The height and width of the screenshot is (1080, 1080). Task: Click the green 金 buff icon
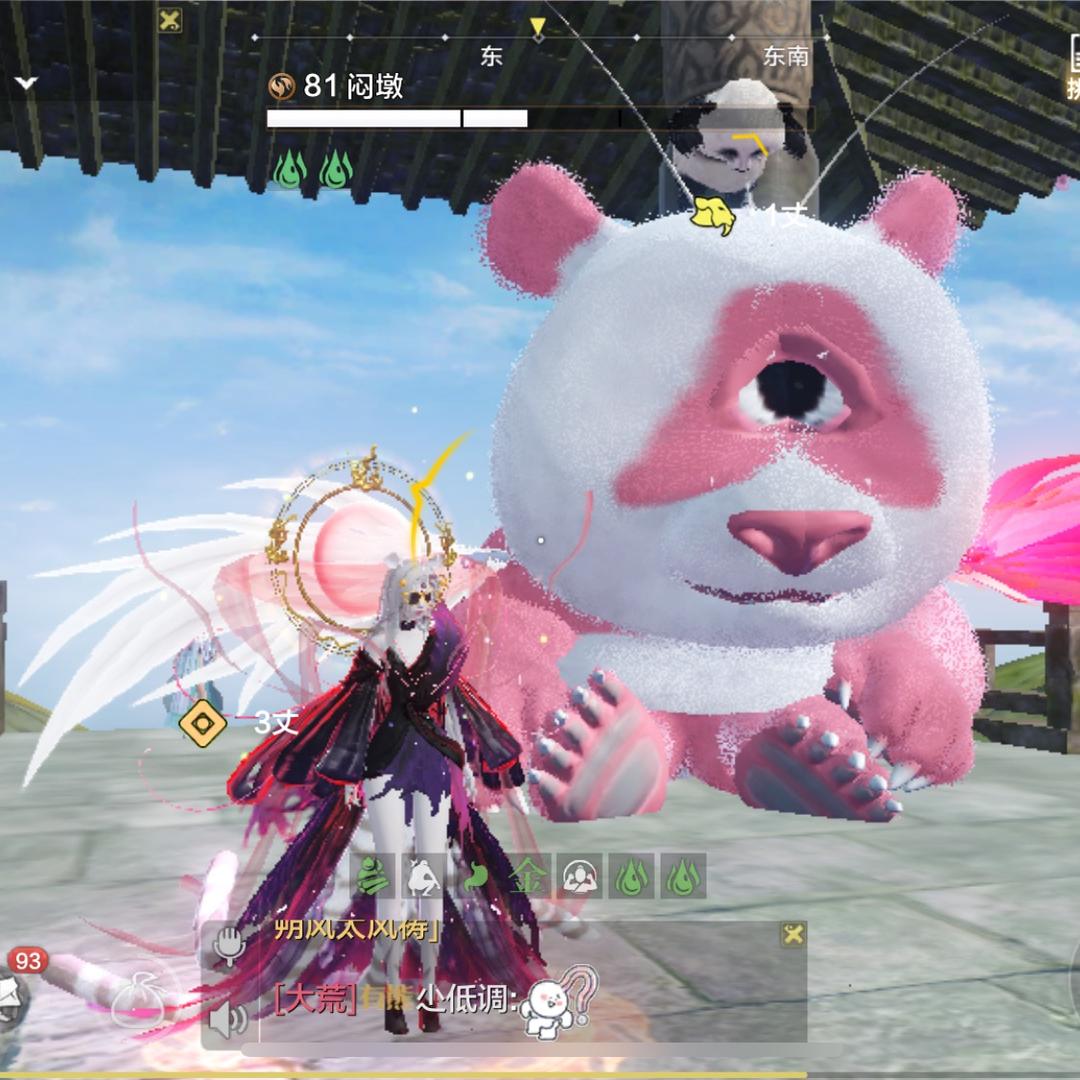(x=524, y=877)
